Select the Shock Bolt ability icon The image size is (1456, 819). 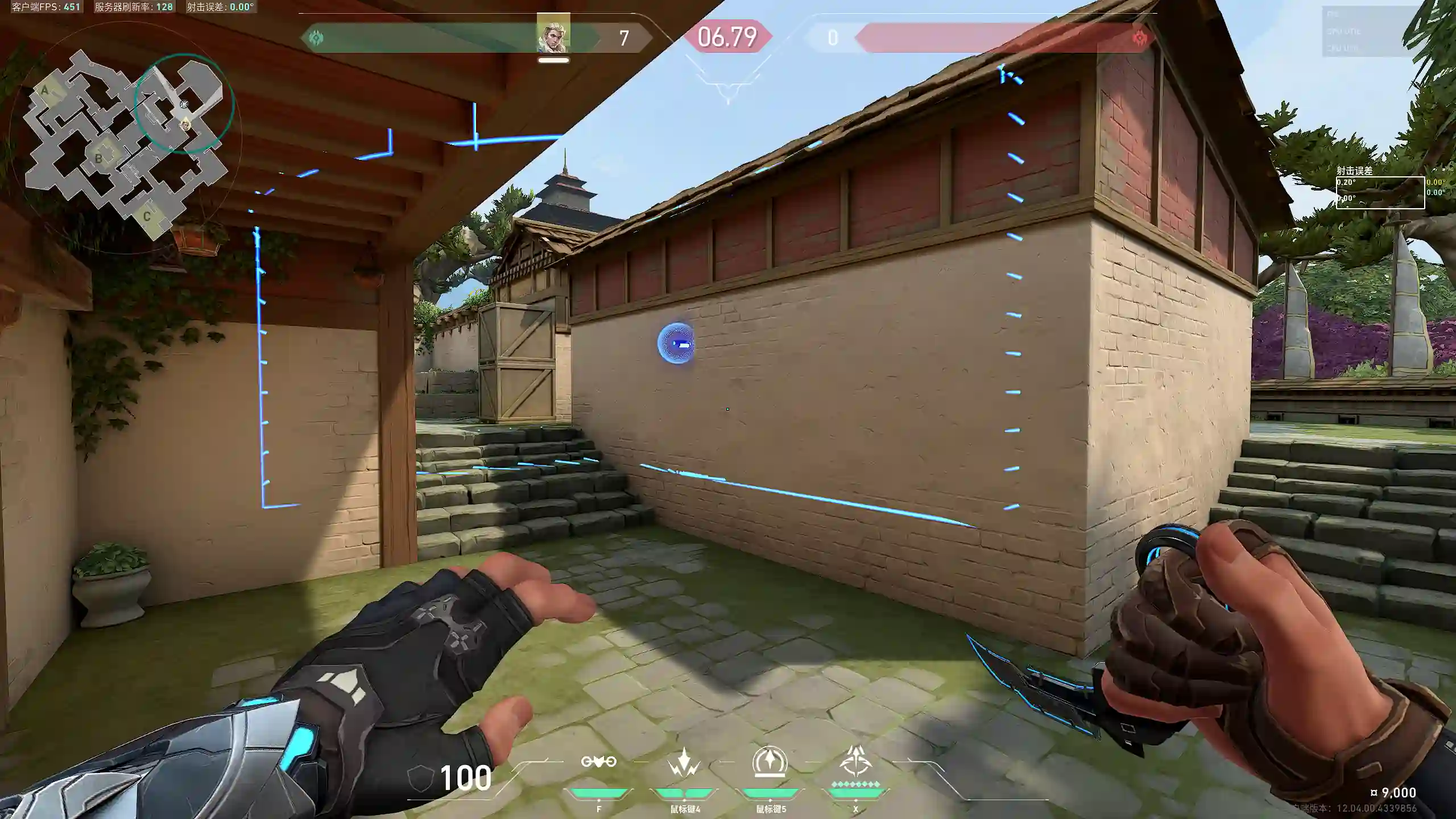[x=684, y=762]
